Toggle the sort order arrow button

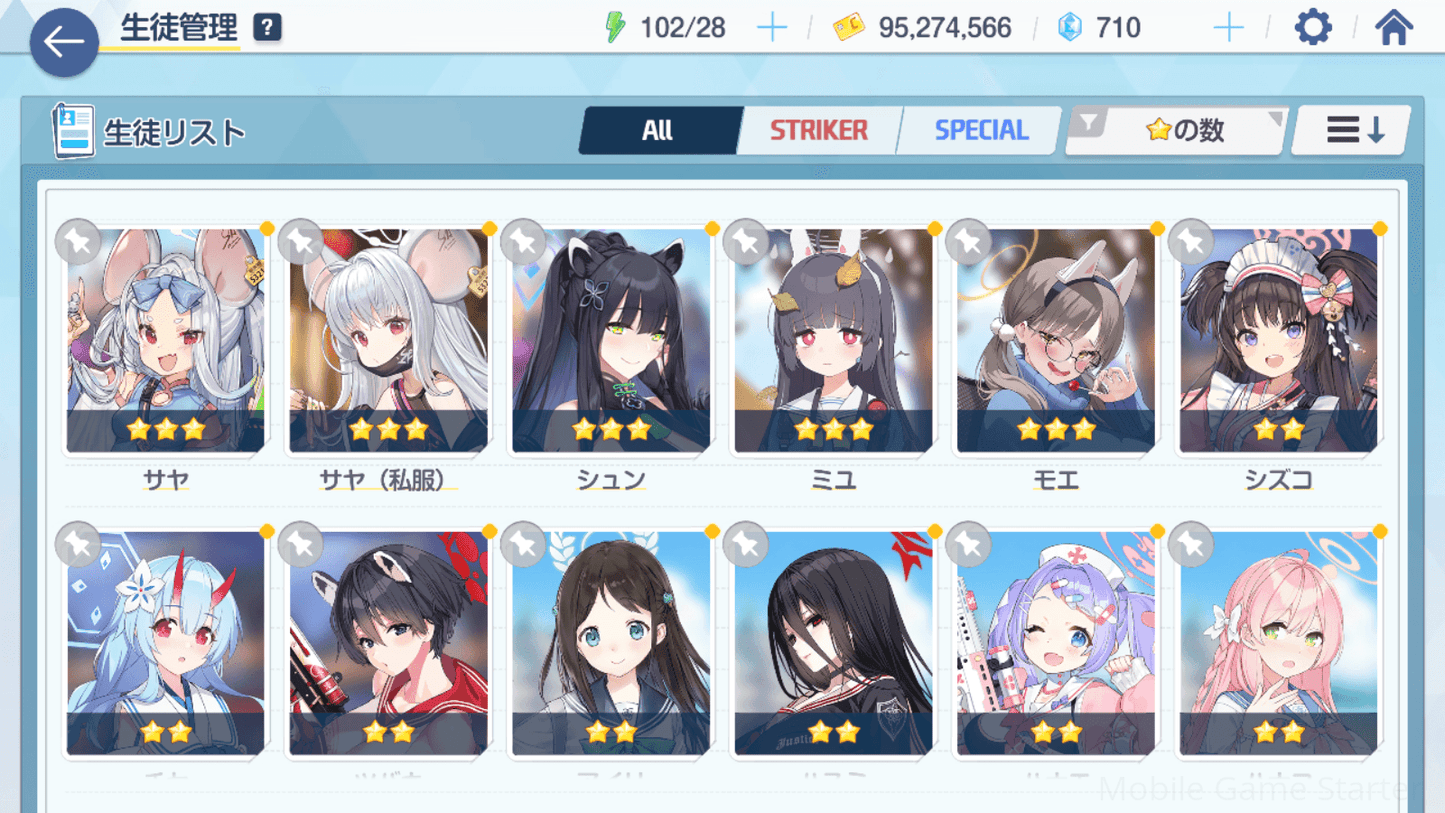click(1352, 130)
